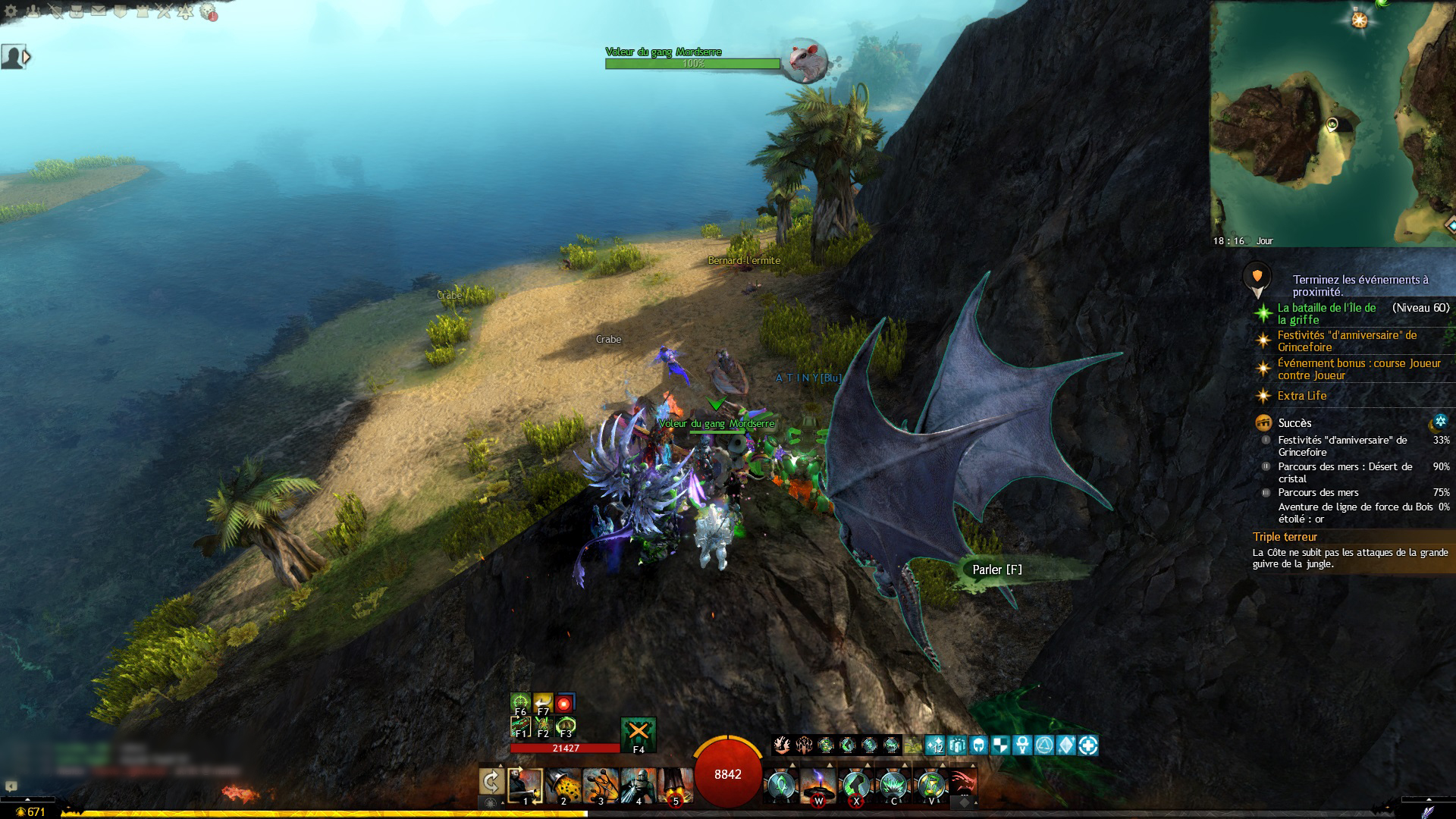The width and height of the screenshot is (1456, 819).
Task: Use the lightning mine utility skill W
Action: click(818, 786)
